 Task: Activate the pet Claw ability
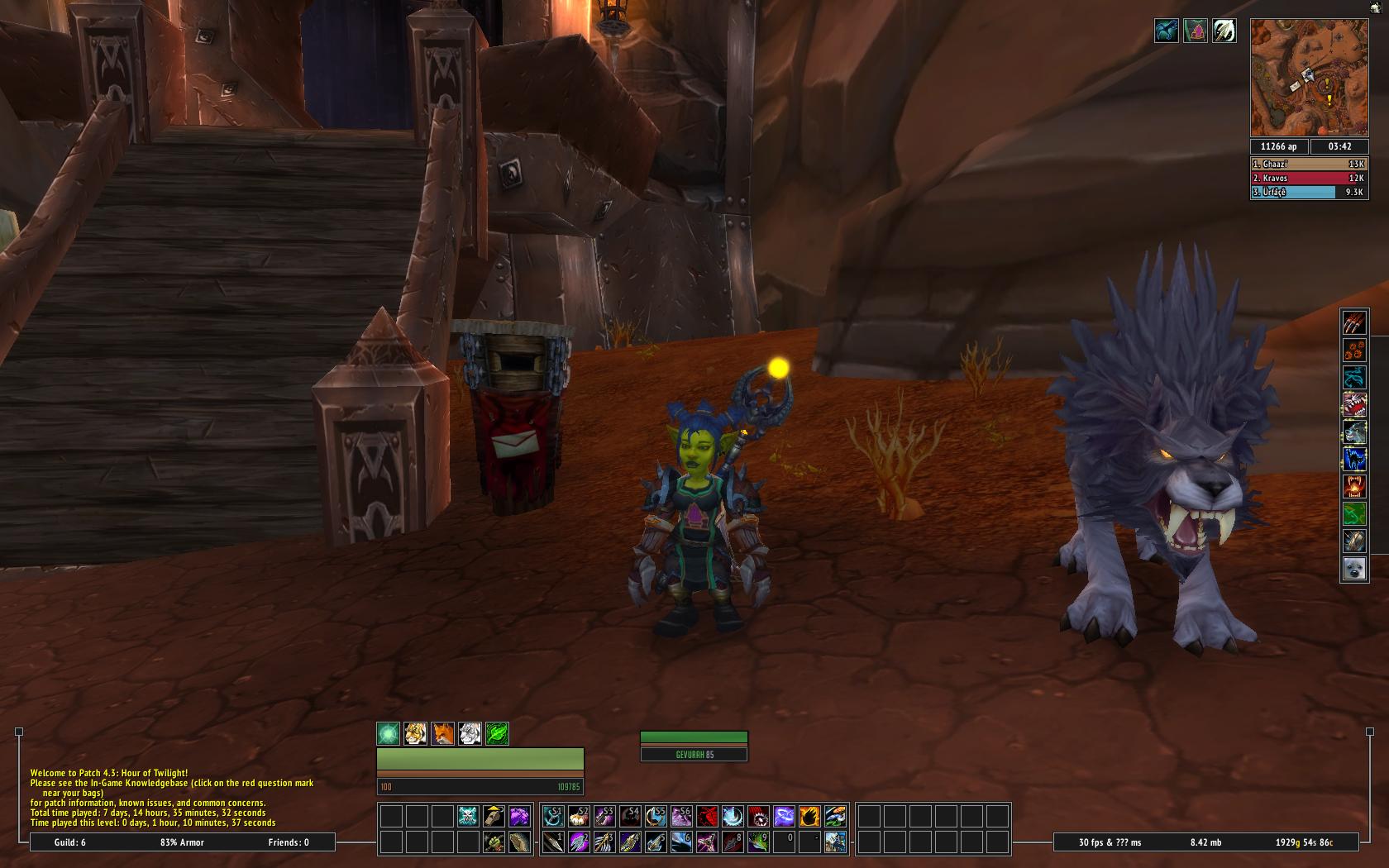click(1353, 322)
